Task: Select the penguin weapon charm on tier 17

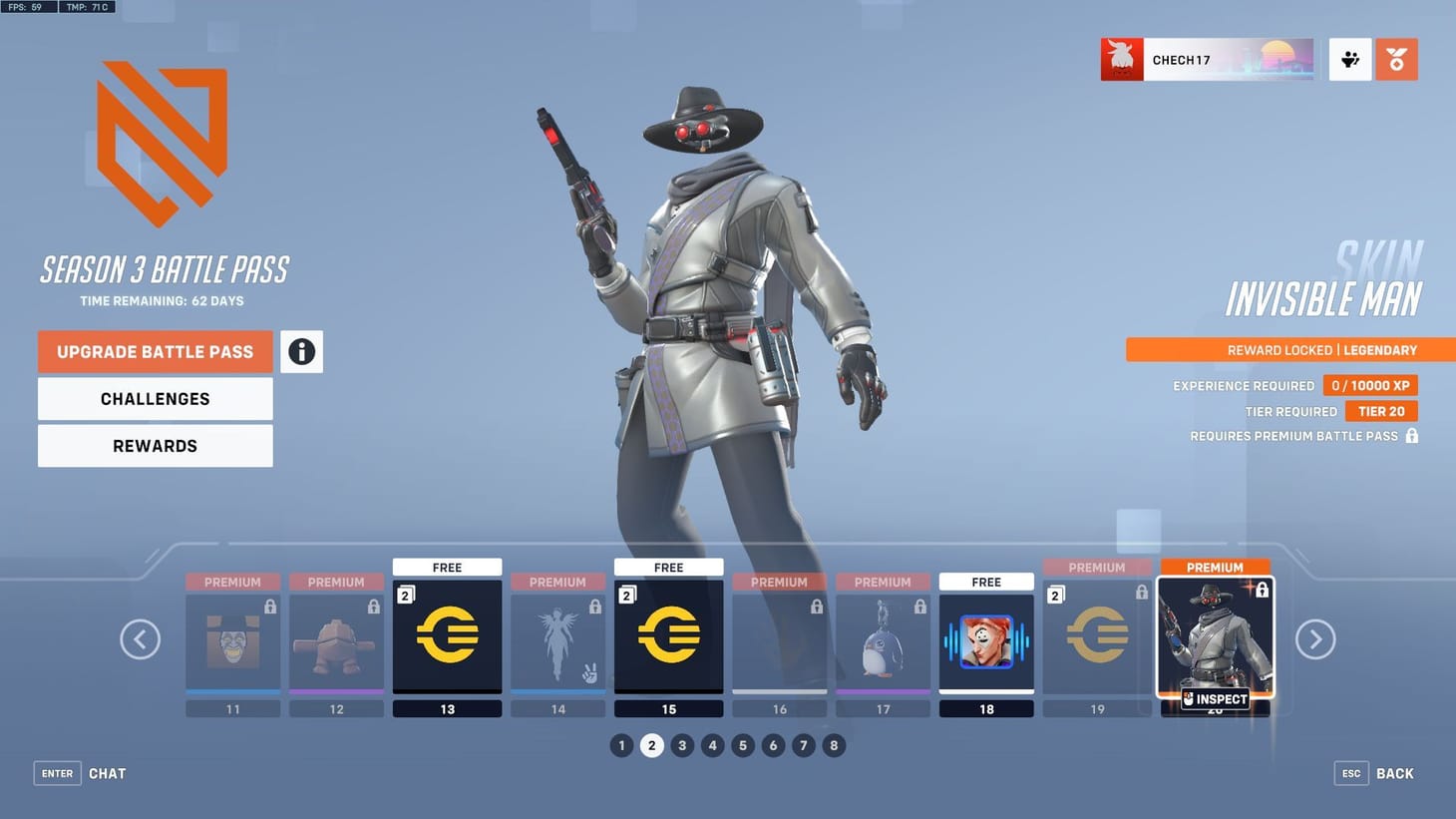Action: pyautogui.click(x=883, y=638)
